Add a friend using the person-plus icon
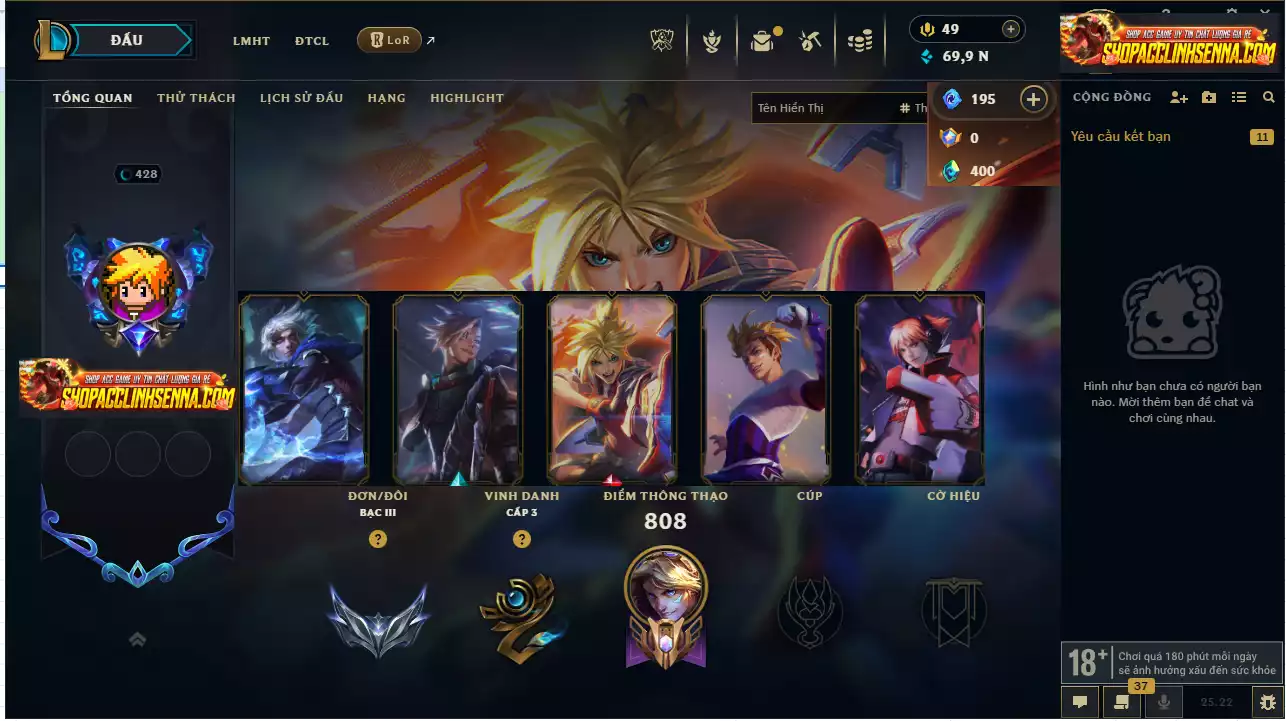Screen dimensions: 1286x721 (1178, 97)
